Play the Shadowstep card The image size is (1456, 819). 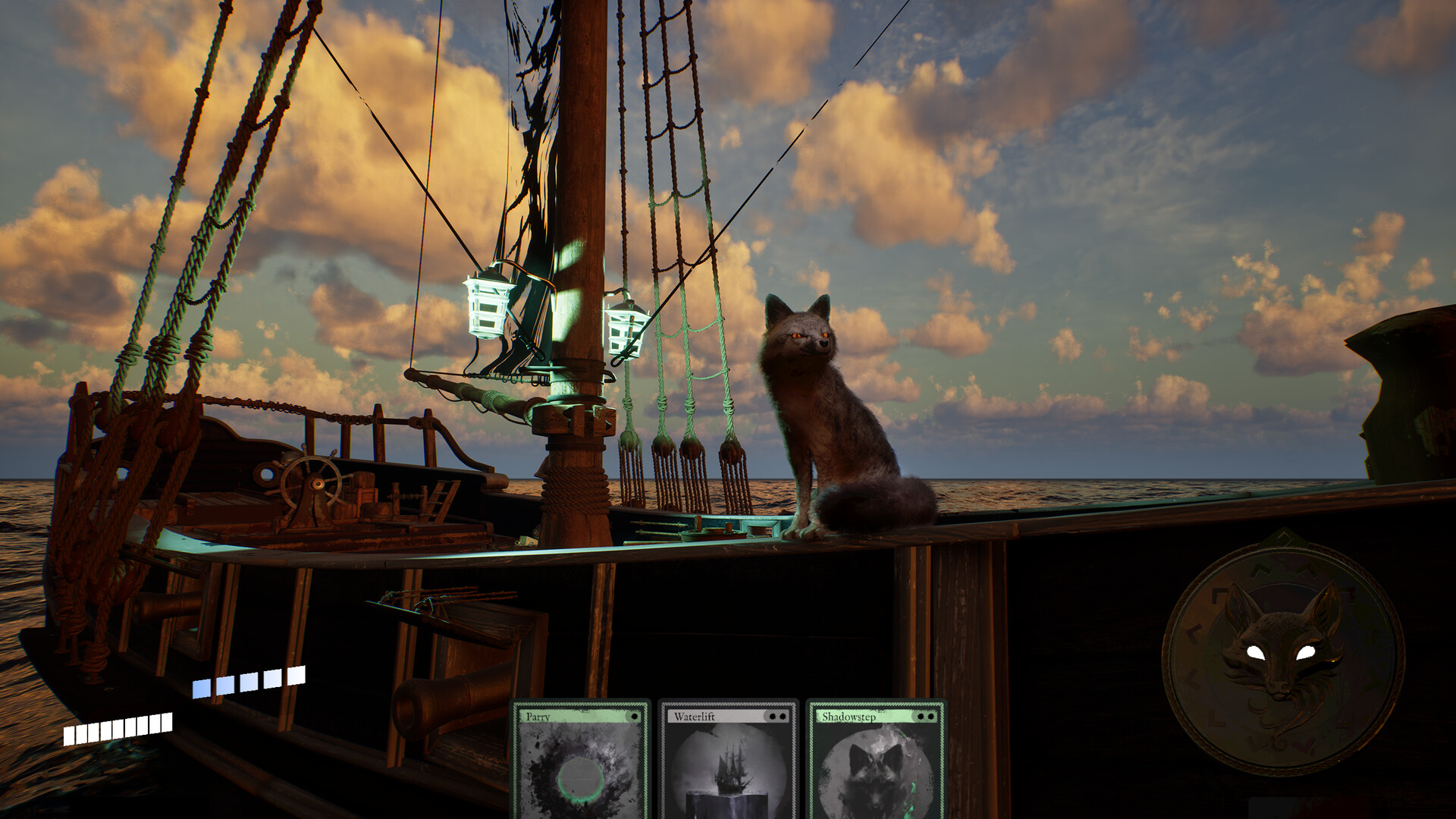pos(876,762)
